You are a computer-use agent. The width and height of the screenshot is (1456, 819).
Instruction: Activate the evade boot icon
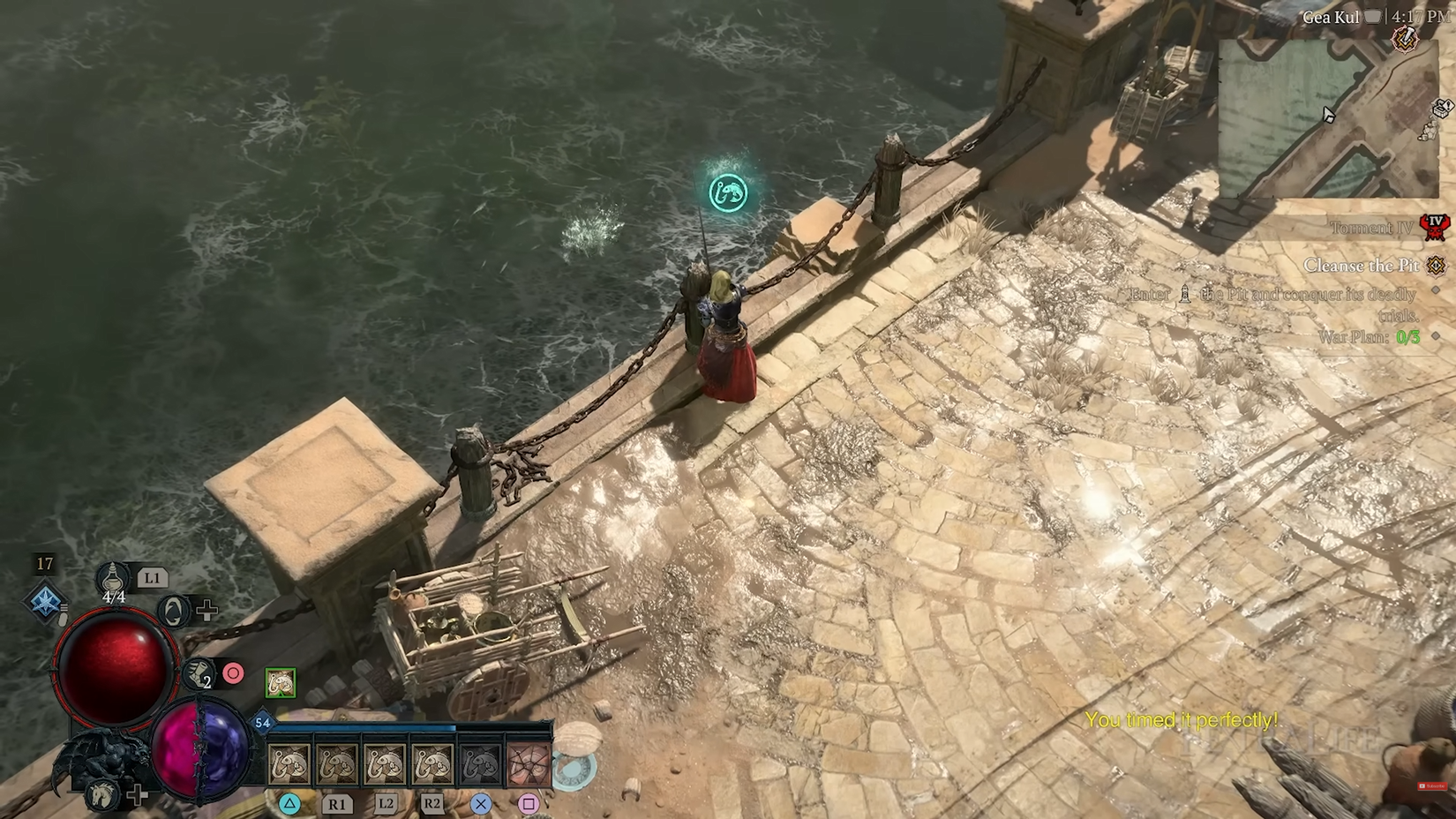click(x=199, y=674)
